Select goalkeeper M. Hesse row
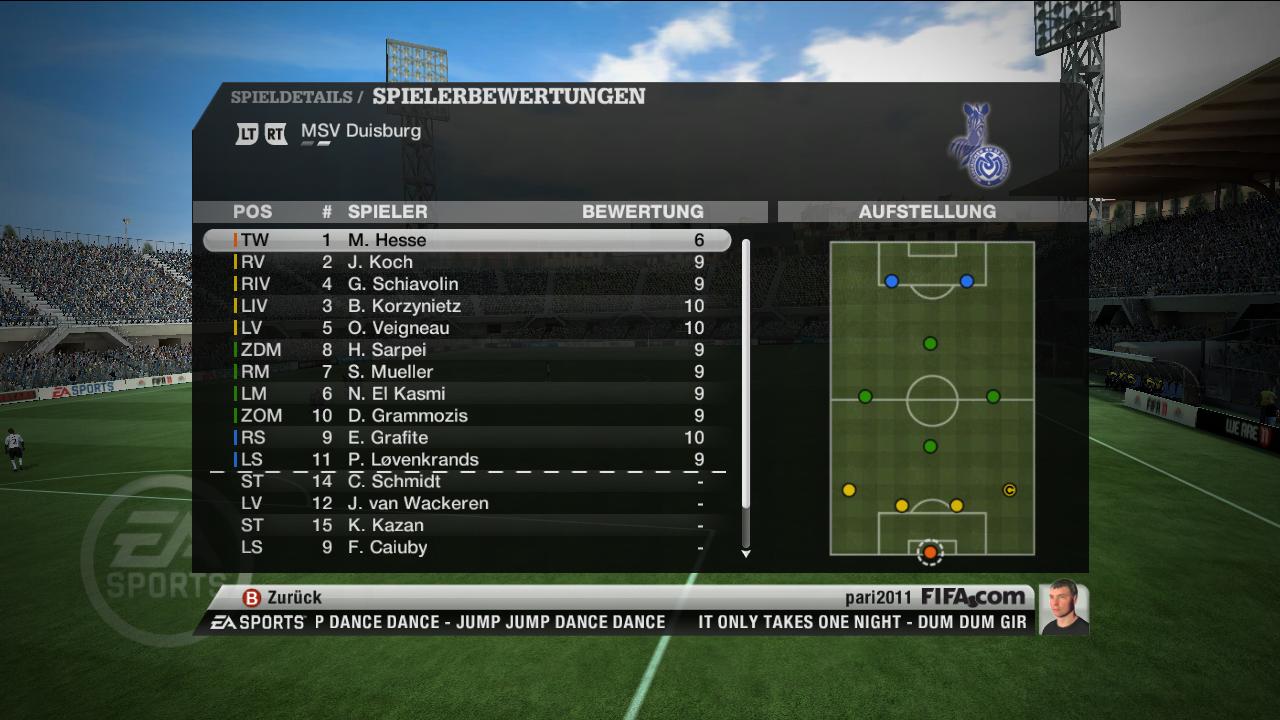The height and width of the screenshot is (720, 1280). tap(467, 240)
